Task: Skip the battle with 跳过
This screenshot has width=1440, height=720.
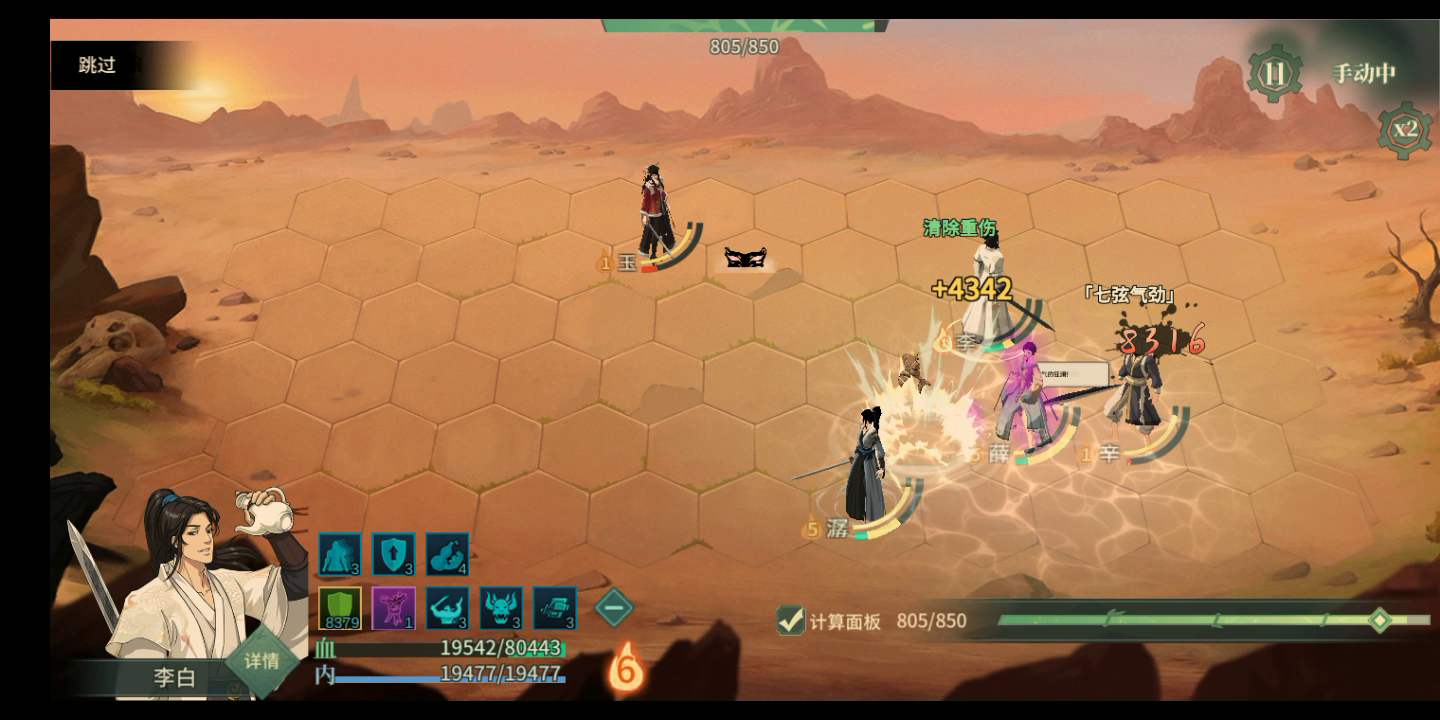Action: tap(98, 66)
